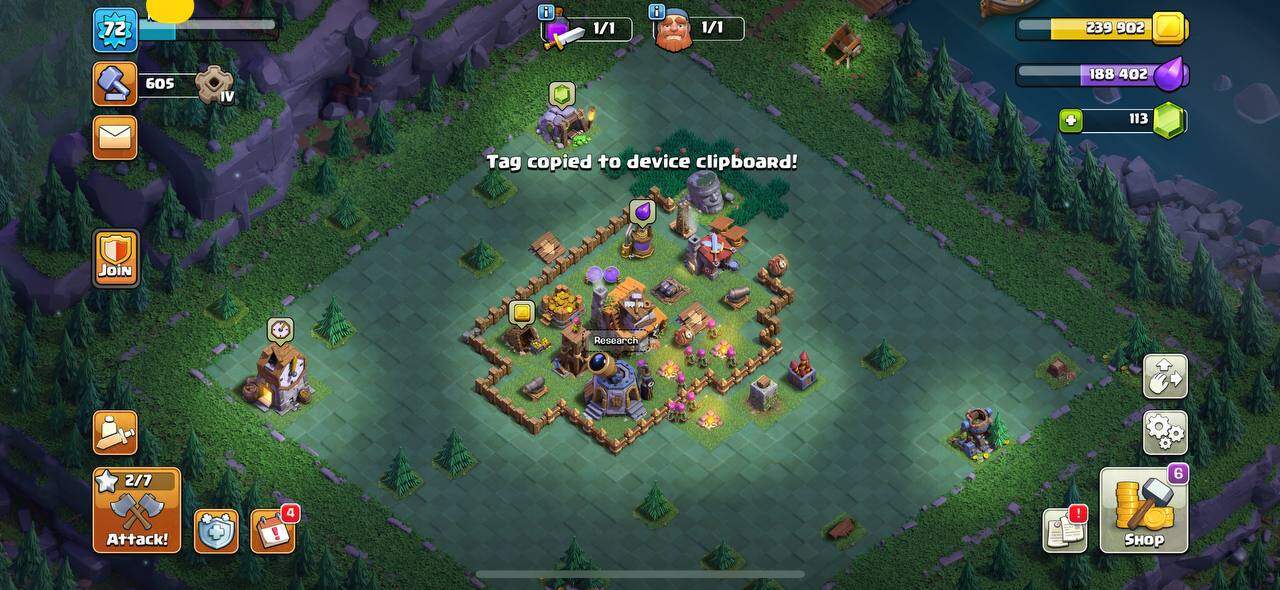Open the papers icon with red alert
The height and width of the screenshot is (590, 1280).
point(1065,530)
